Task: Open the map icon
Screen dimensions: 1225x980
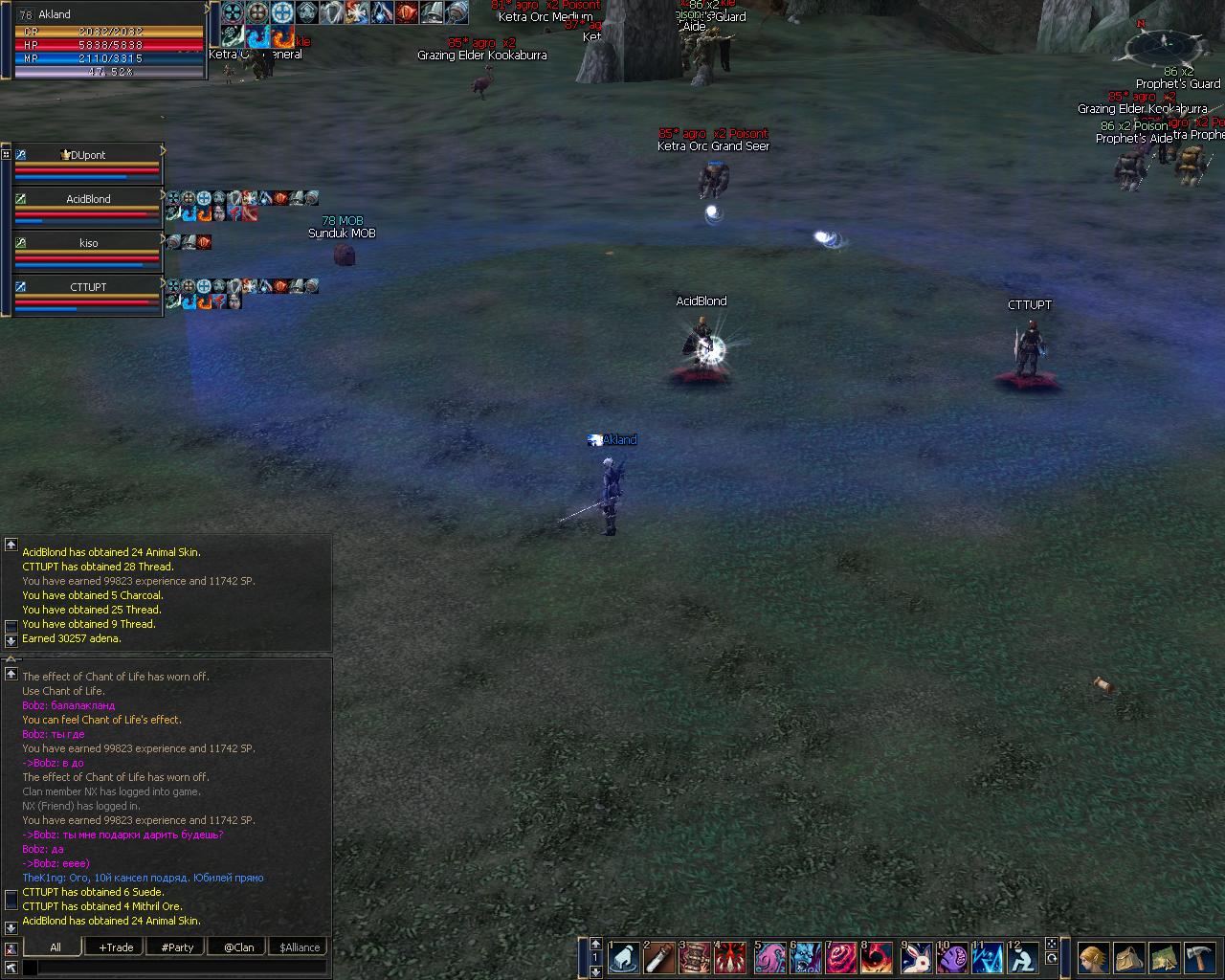Action: click(x=1164, y=957)
